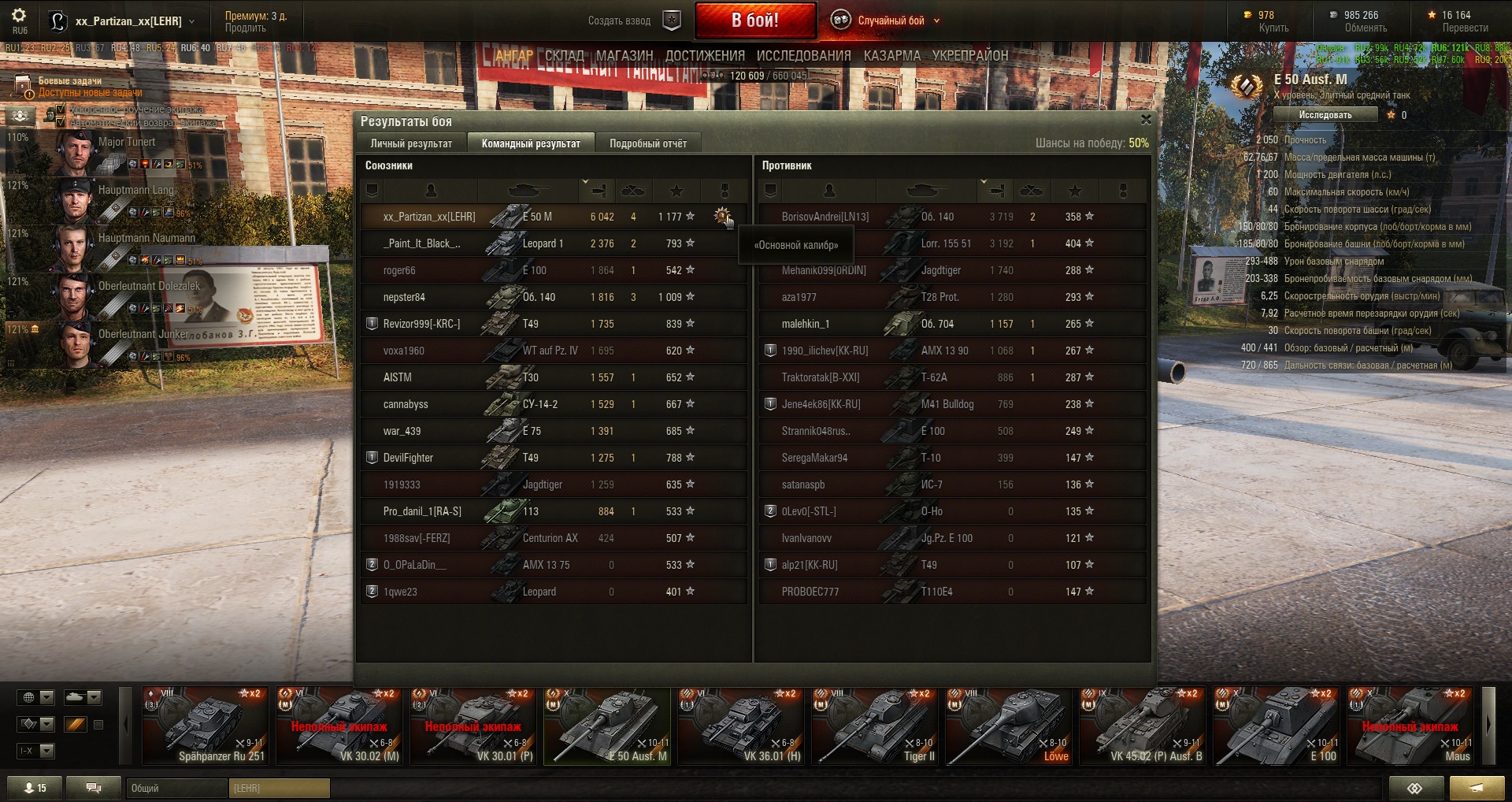Go to the МАГАЗИН section
This screenshot has width=1512, height=802.
pyautogui.click(x=624, y=56)
